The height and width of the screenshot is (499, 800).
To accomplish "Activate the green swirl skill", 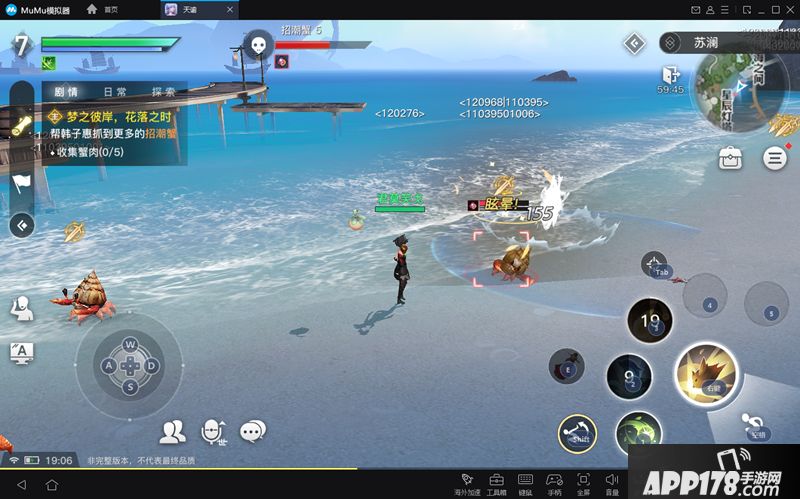I will click(638, 433).
